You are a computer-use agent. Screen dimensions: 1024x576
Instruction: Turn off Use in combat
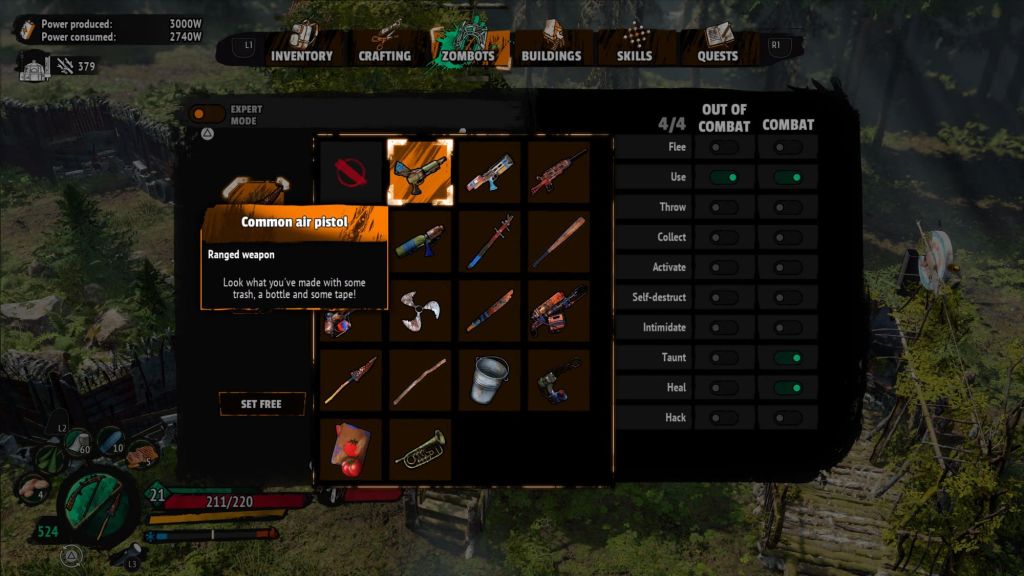pos(788,177)
